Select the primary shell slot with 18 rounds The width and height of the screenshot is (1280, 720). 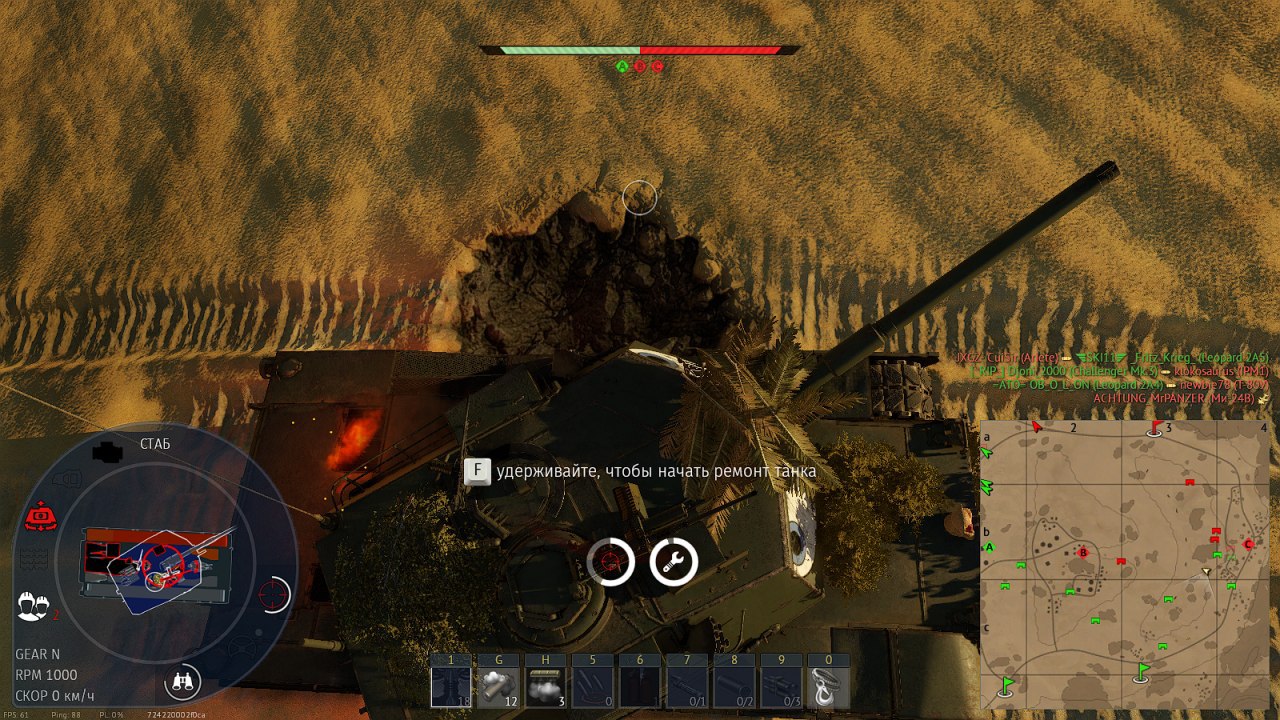tap(450, 687)
